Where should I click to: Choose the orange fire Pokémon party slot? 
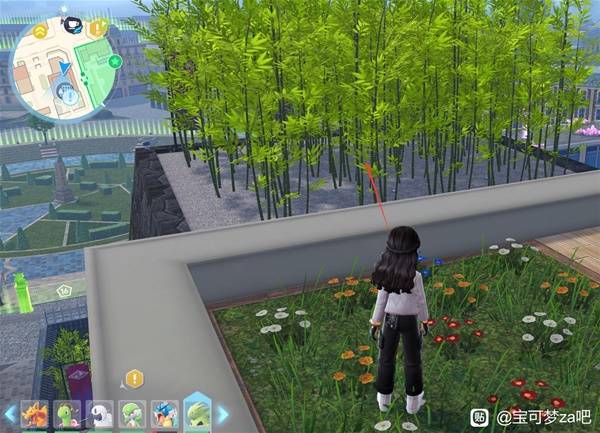point(34,413)
